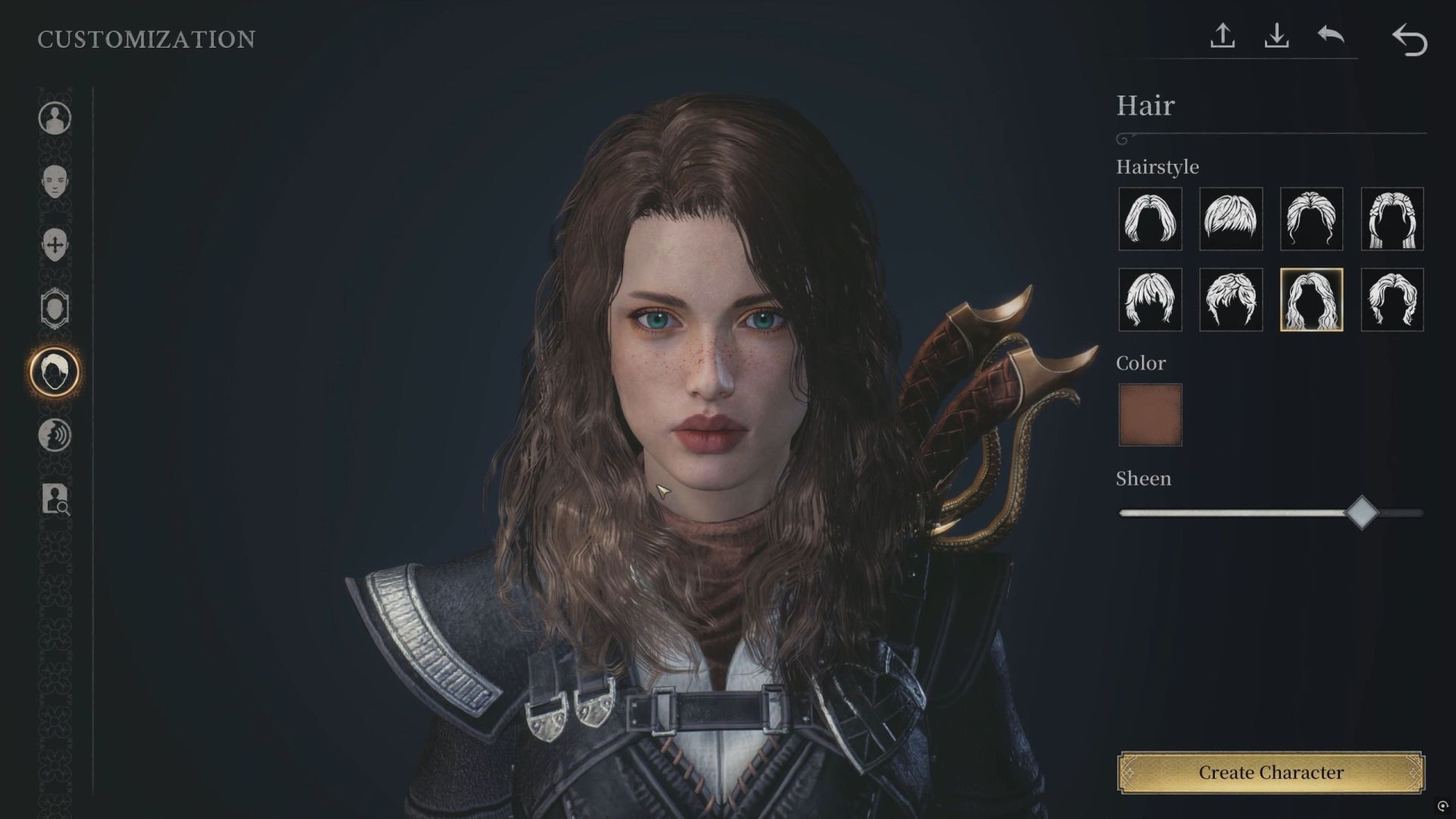Screen dimensions: 1456x819
Task: Select the face customization icon
Action: click(x=54, y=182)
